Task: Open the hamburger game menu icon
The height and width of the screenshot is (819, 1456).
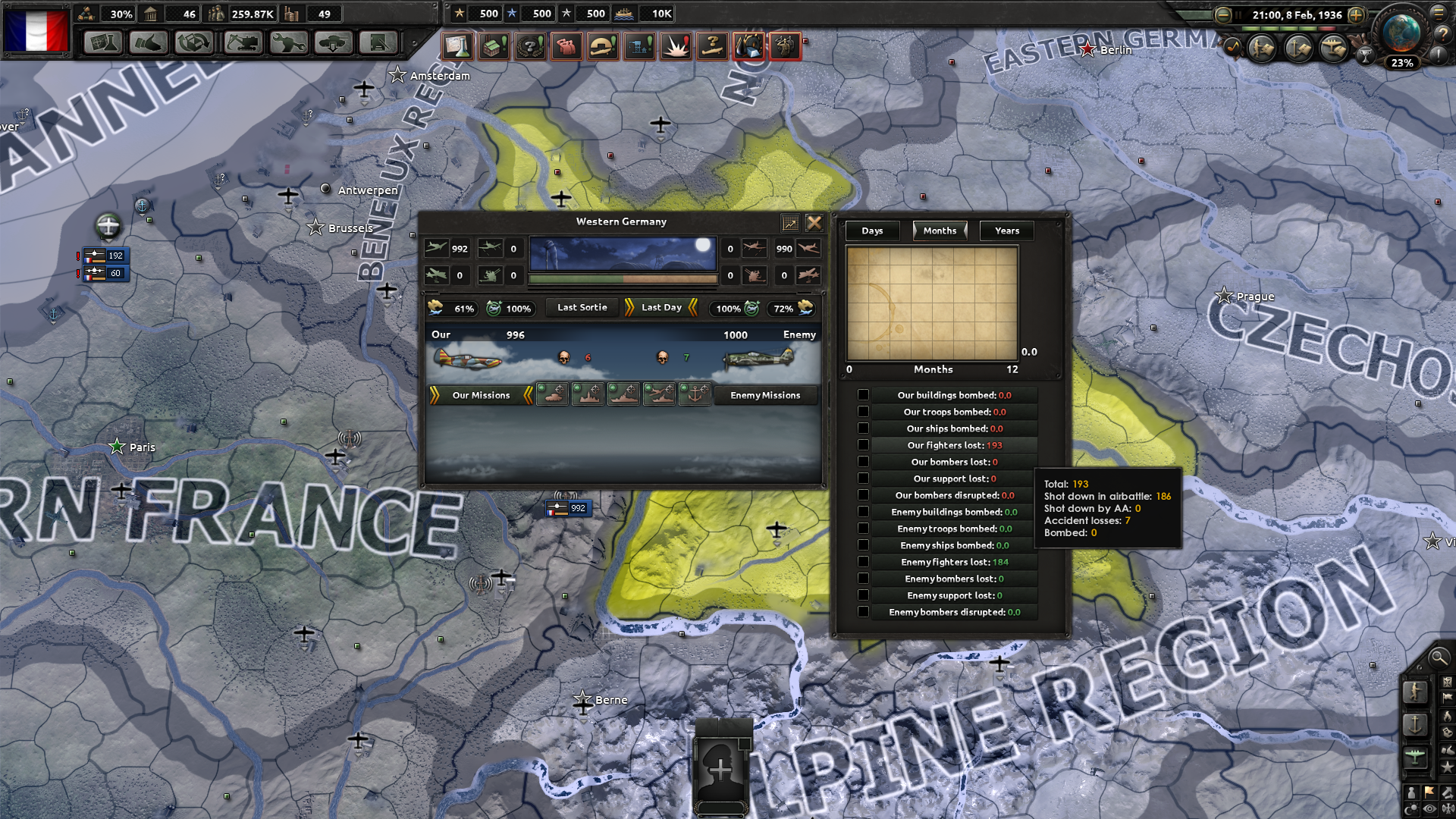Action: [1439, 14]
